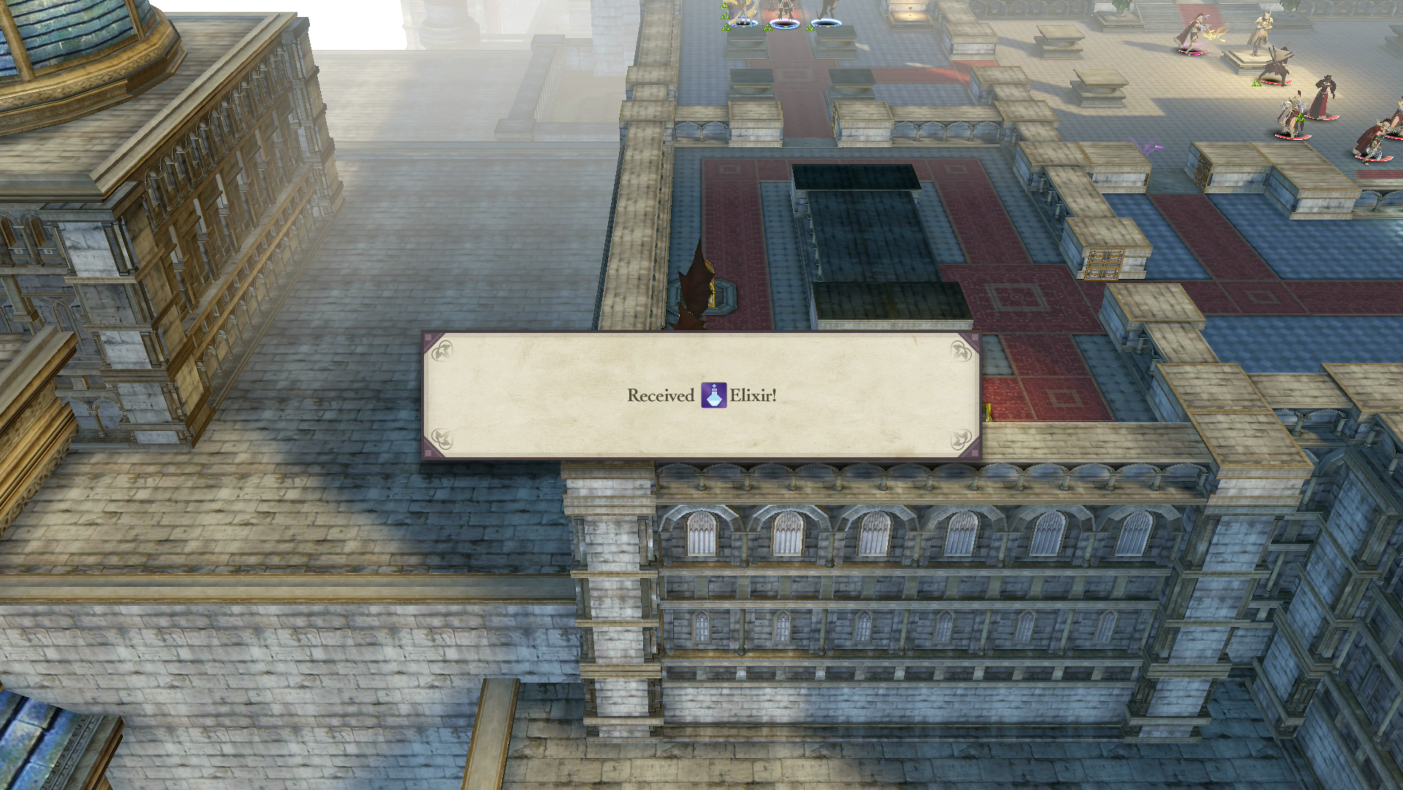Viewport: 1403px width, 790px height.
Task: Click the leftmost blue summoning circle at top
Action: tap(743, 23)
